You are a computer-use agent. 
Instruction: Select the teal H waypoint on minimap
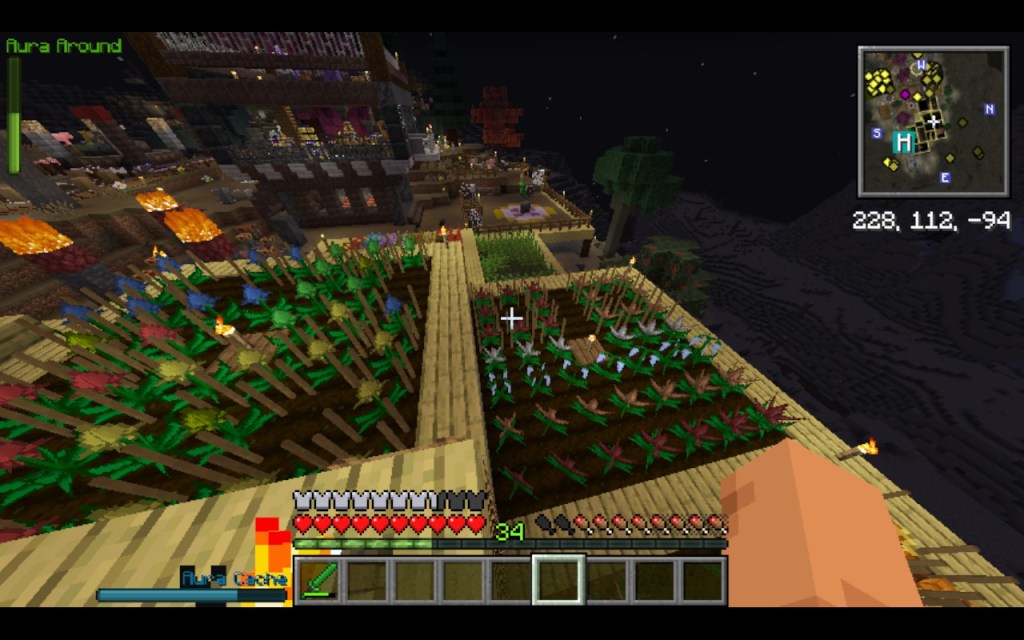pos(904,142)
